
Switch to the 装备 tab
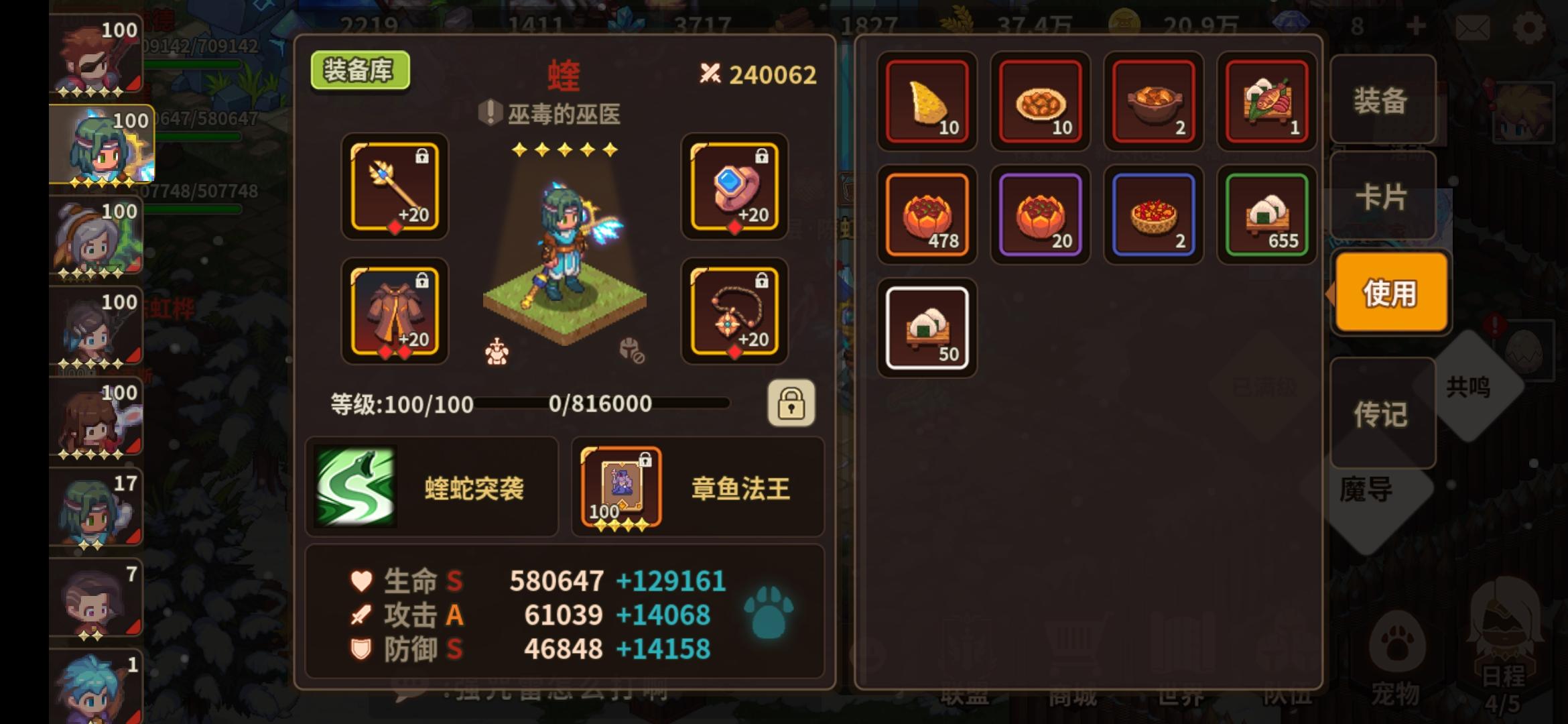pyautogui.click(x=1383, y=102)
